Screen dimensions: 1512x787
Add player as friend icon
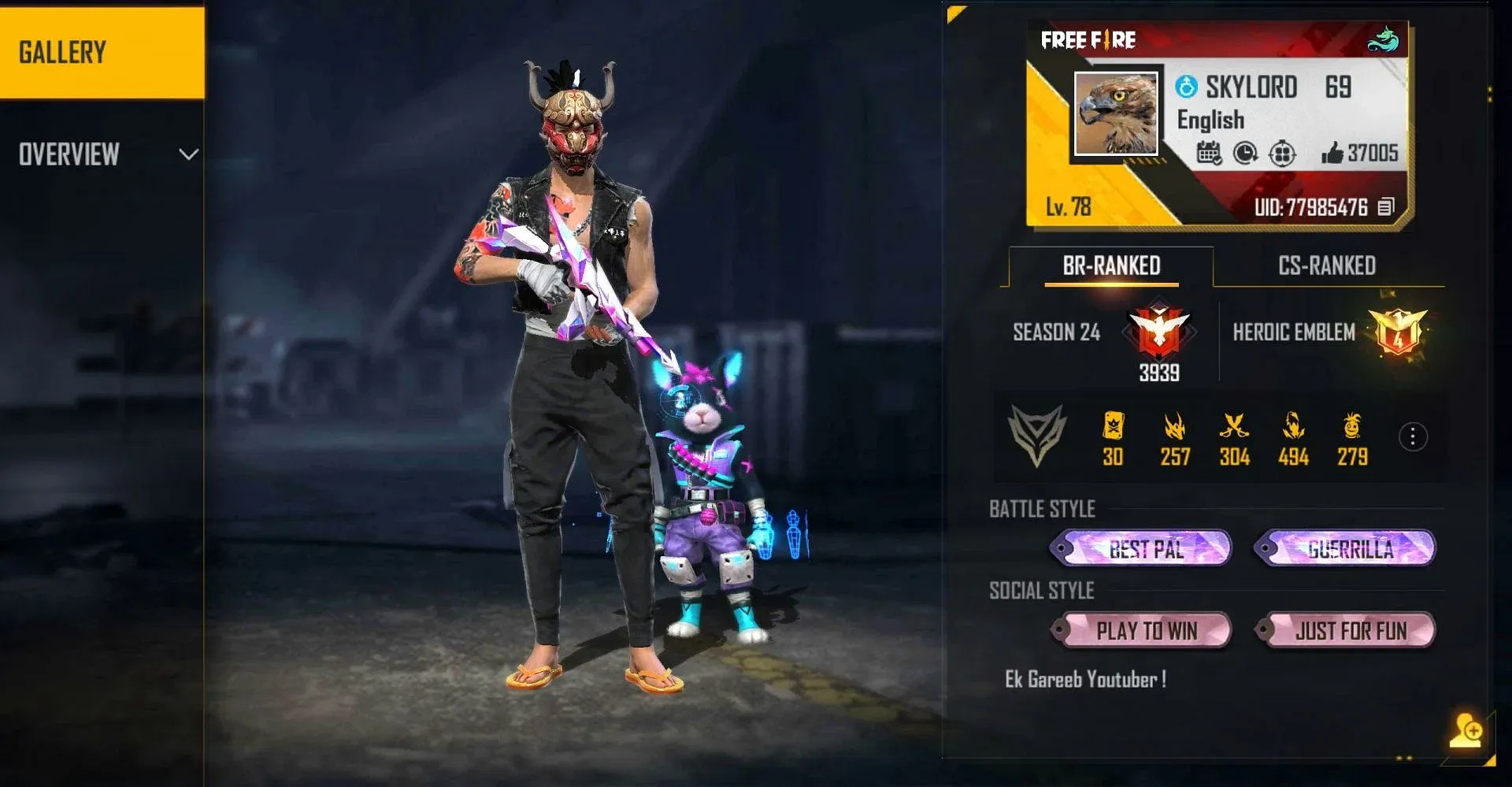point(1466,730)
